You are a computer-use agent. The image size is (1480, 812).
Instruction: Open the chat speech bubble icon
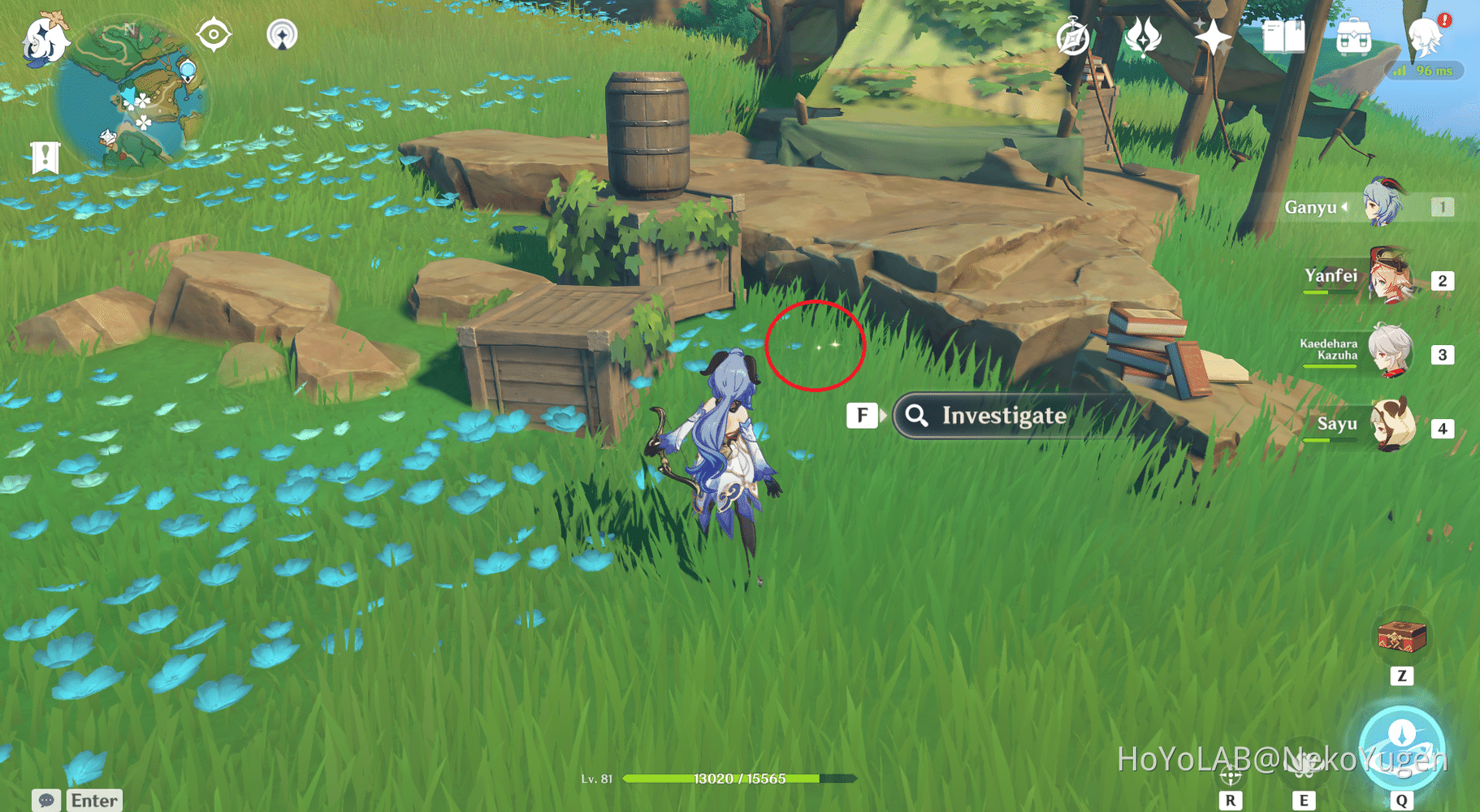[46, 800]
